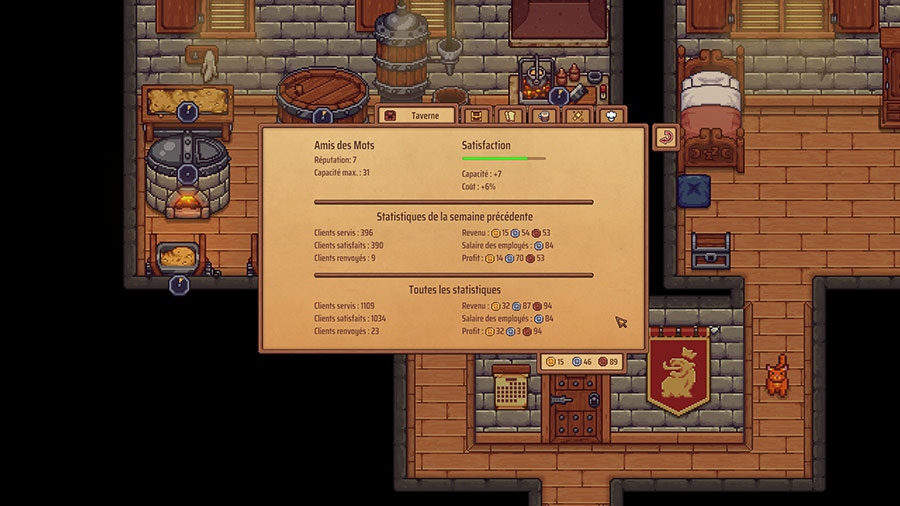900x506 pixels.
Task: Switch to the sparkling tool tab
Action: coord(576,116)
